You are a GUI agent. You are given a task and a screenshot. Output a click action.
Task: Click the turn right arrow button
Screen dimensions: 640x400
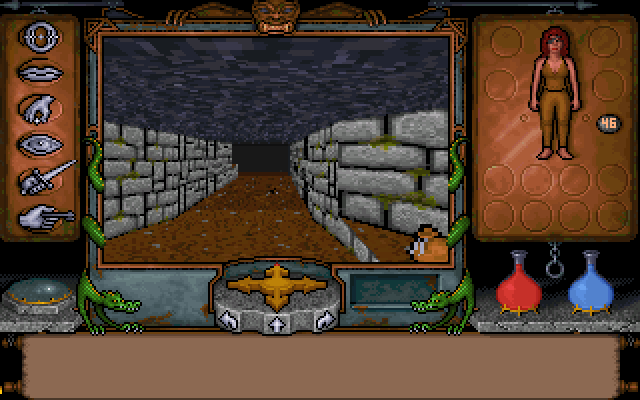pyautogui.click(x=322, y=321)
